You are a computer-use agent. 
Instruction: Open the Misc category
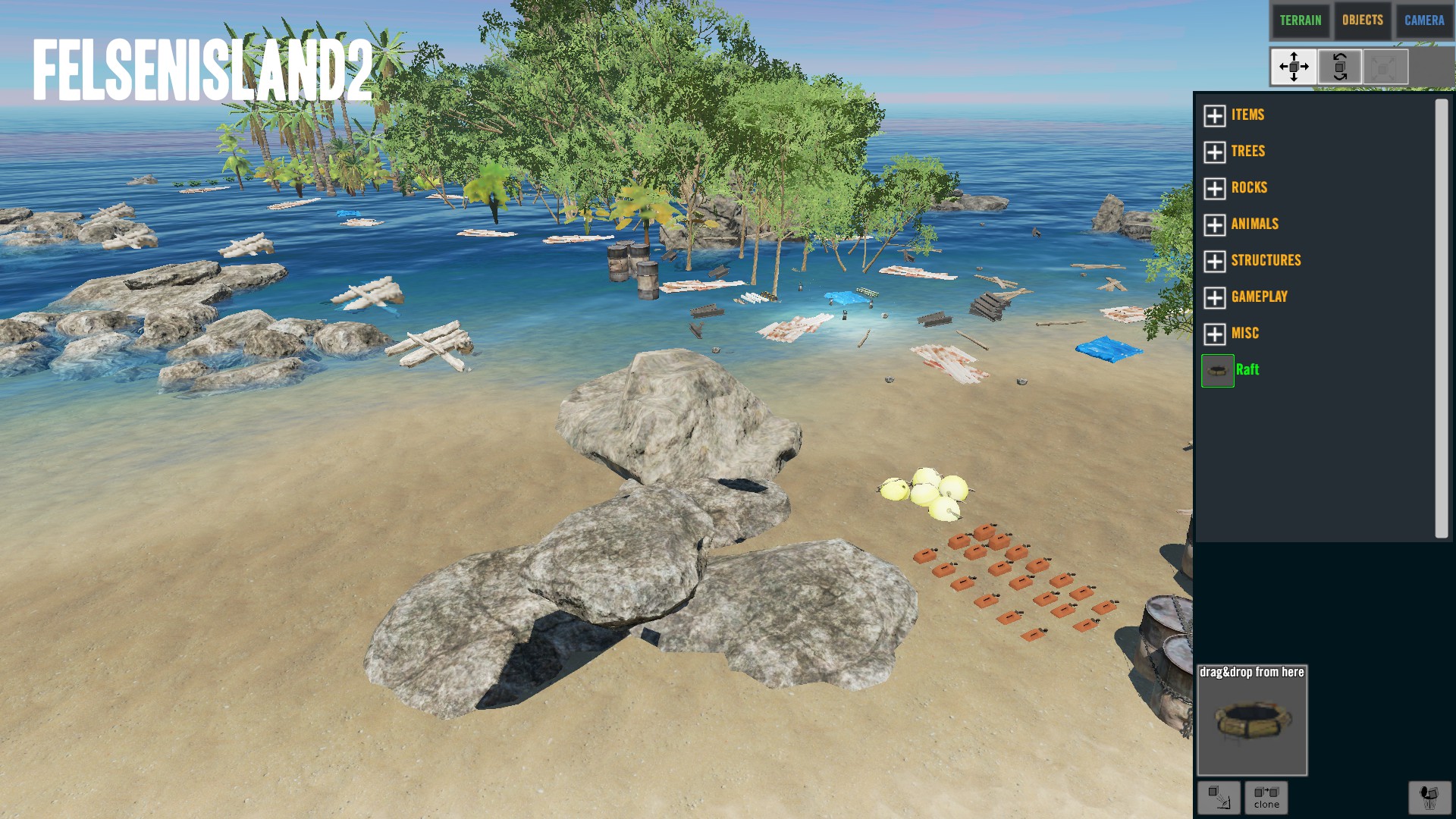tap(1215, 334)
